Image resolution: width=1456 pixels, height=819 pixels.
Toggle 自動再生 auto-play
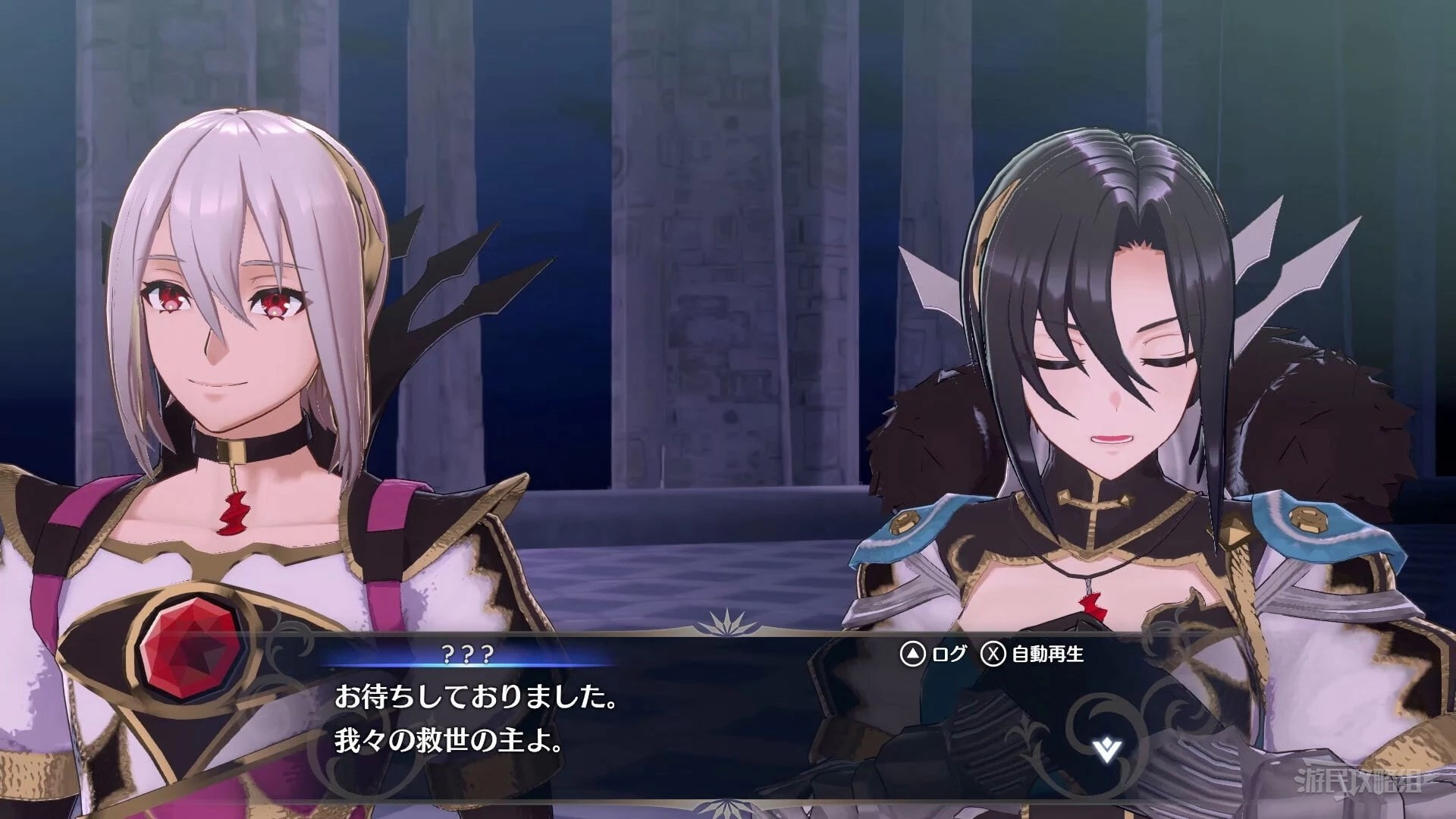[1033, 654]
